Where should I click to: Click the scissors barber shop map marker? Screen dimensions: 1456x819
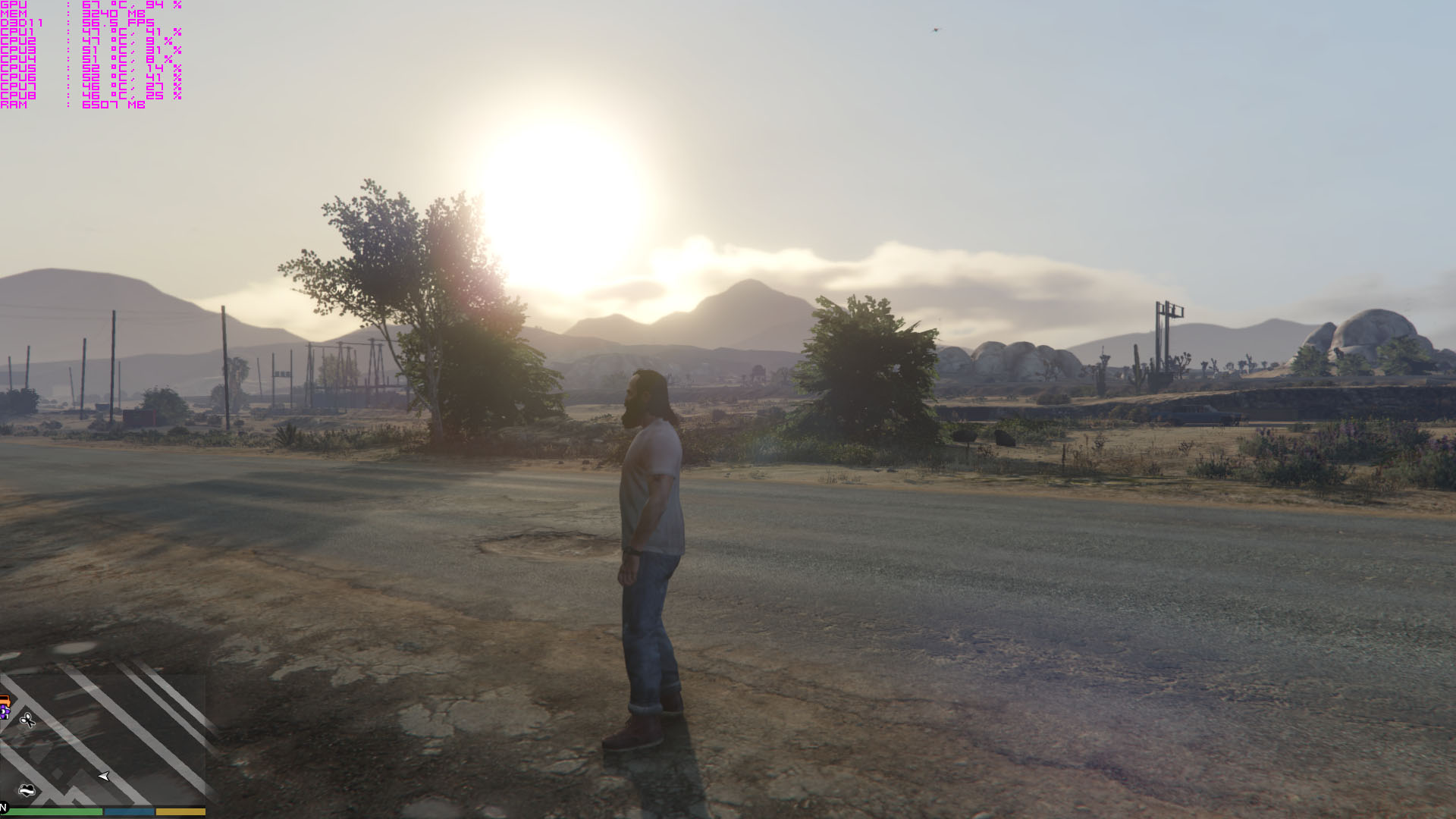[x=27, y=720]
